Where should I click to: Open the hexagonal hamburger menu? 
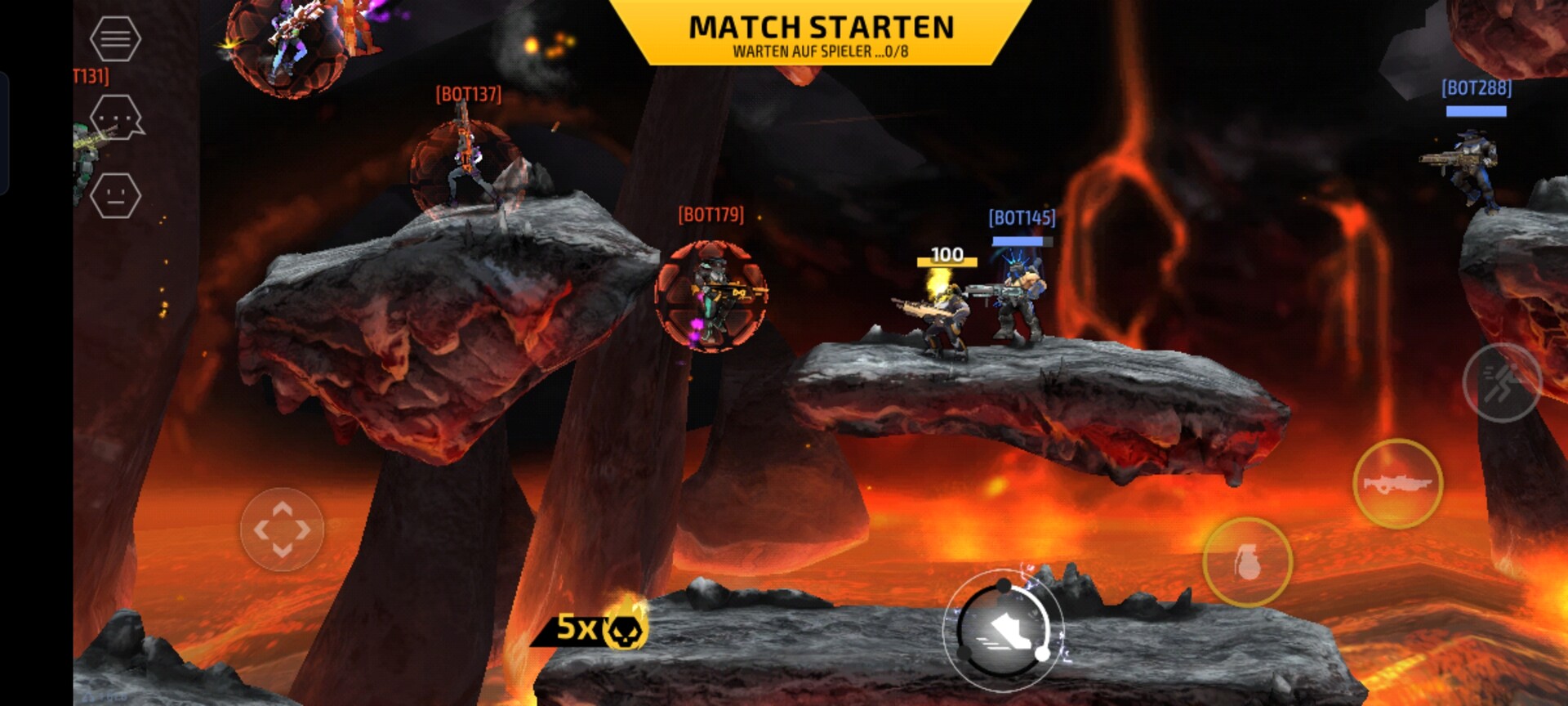(x=115, y=38)
